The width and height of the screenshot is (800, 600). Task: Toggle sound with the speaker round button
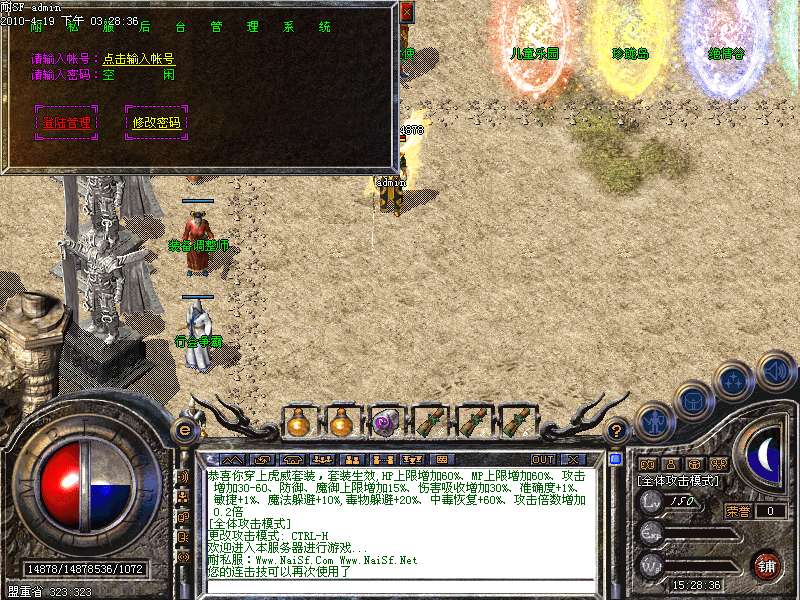click(x=775, y=371)
